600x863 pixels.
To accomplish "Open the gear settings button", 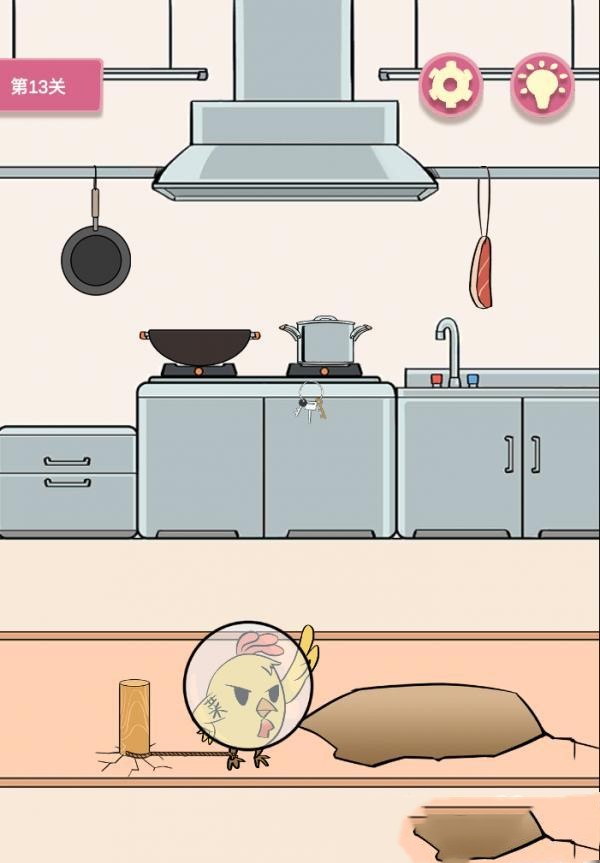I will click(450, 85).
